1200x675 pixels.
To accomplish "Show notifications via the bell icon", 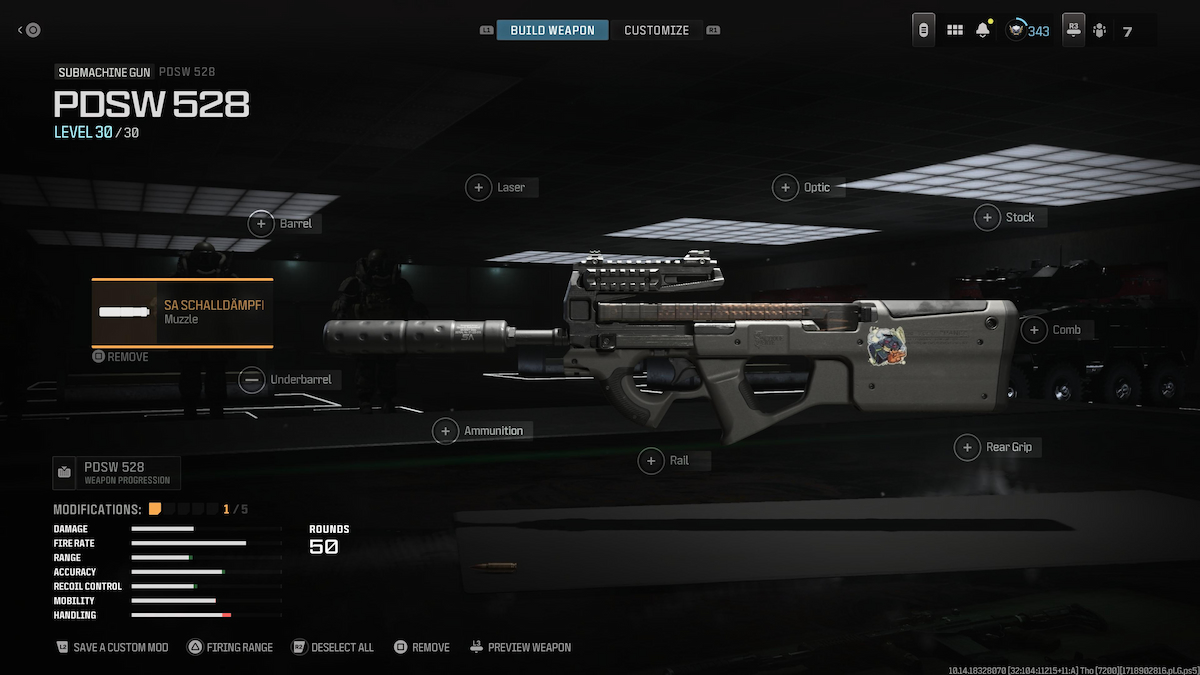I will tap(983, 31).
